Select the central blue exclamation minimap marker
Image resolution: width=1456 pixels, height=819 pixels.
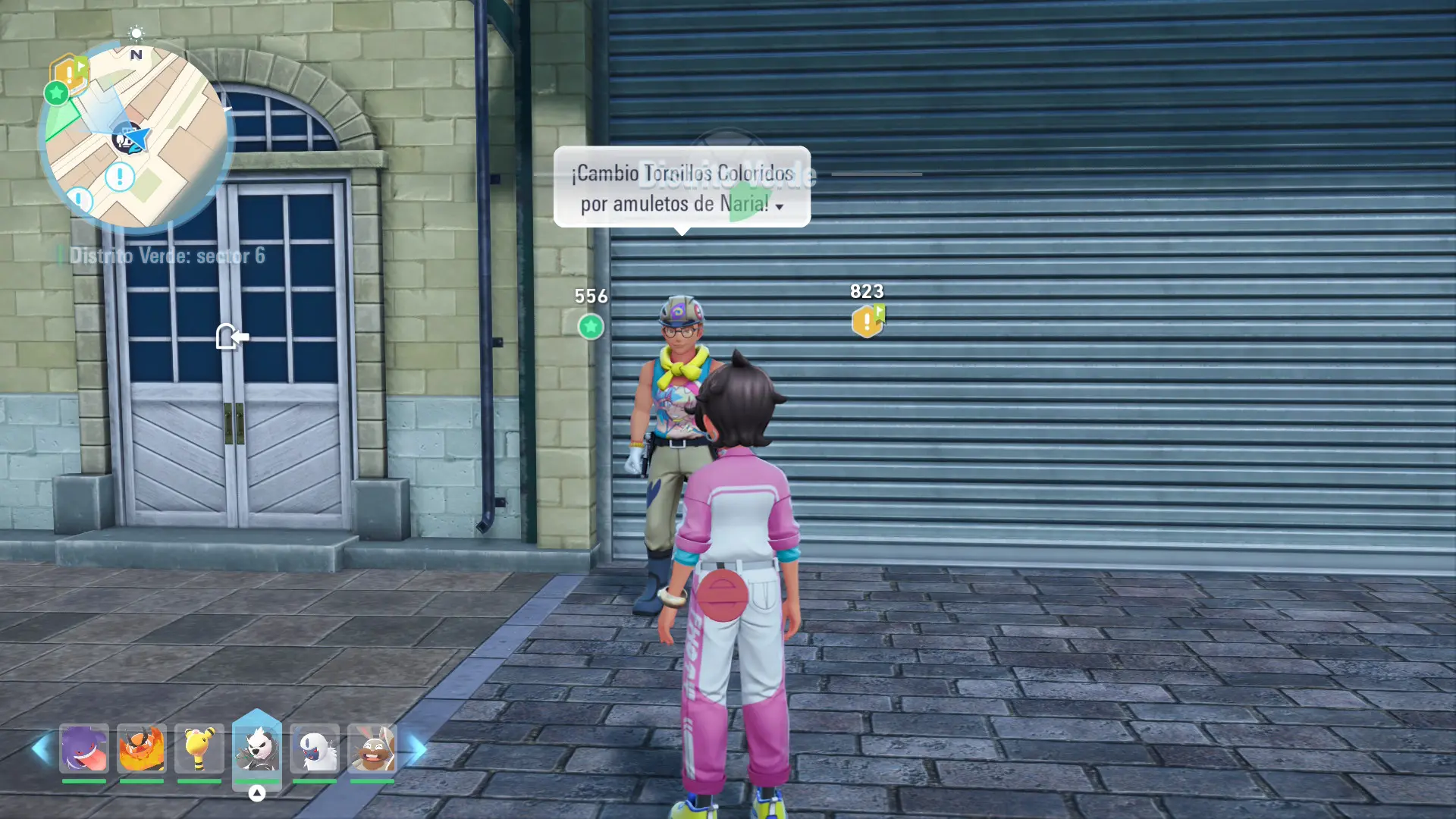pos(120,177)
